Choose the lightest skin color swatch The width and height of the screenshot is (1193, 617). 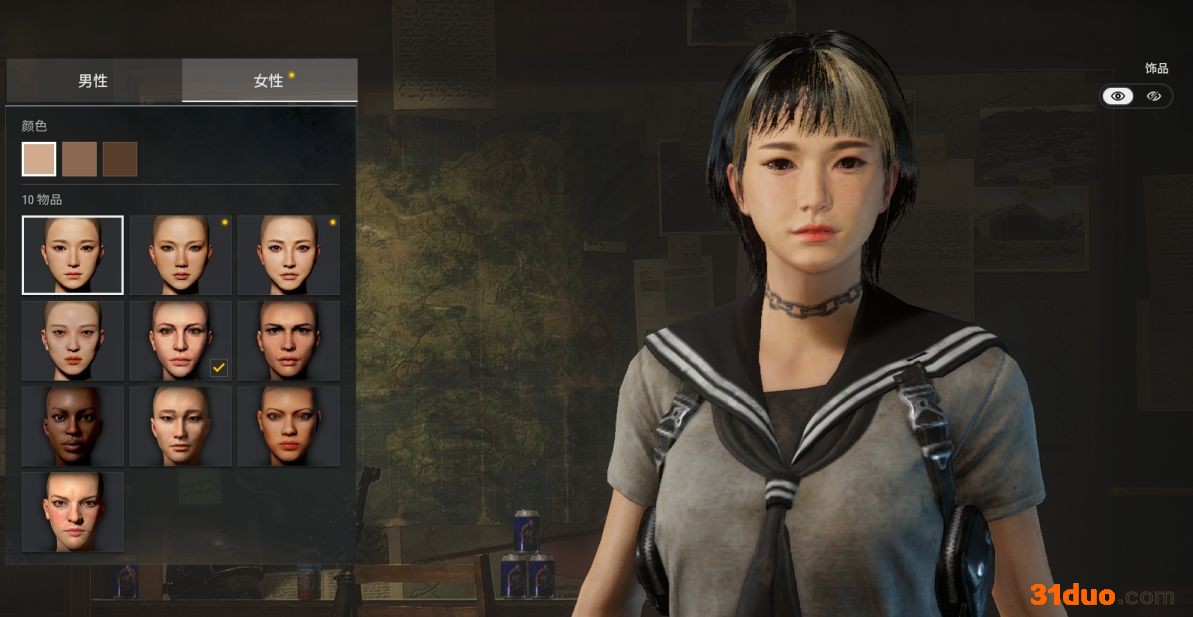(39, 159)
